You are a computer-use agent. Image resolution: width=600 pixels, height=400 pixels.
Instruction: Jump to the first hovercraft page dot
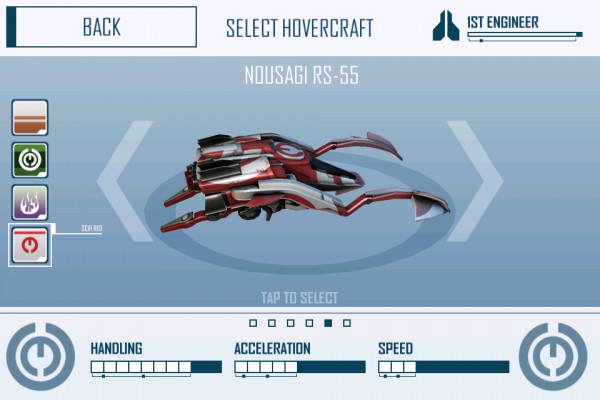pyautogui.click(x=253, y=323)
